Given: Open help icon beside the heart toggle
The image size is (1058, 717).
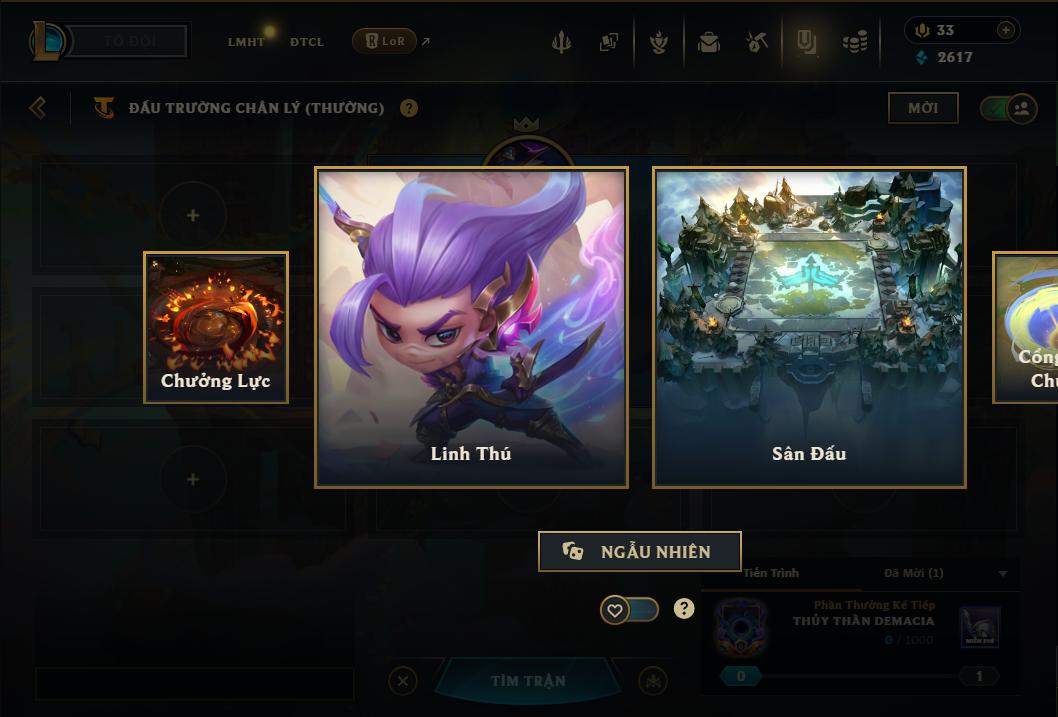Looking at the screenshot, I should 684,608.
